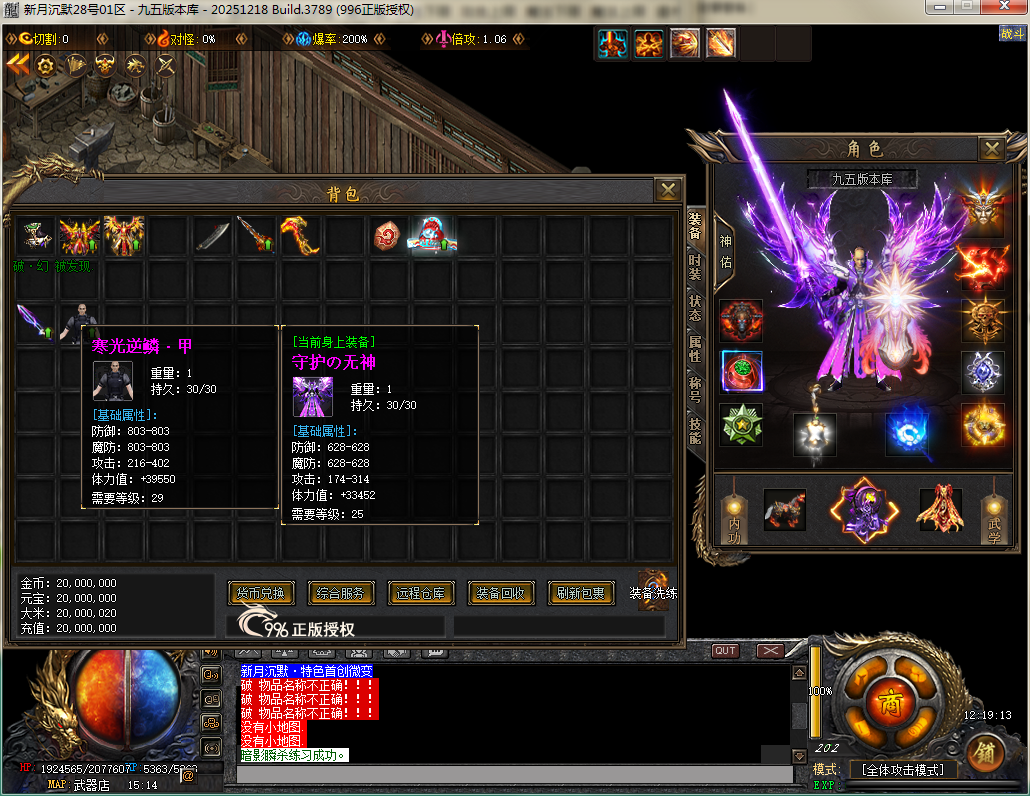Screen dimensions: 1030x796
Task: Click the 全体攻击模式 attack mode label
Action: (x=903, y=770)
